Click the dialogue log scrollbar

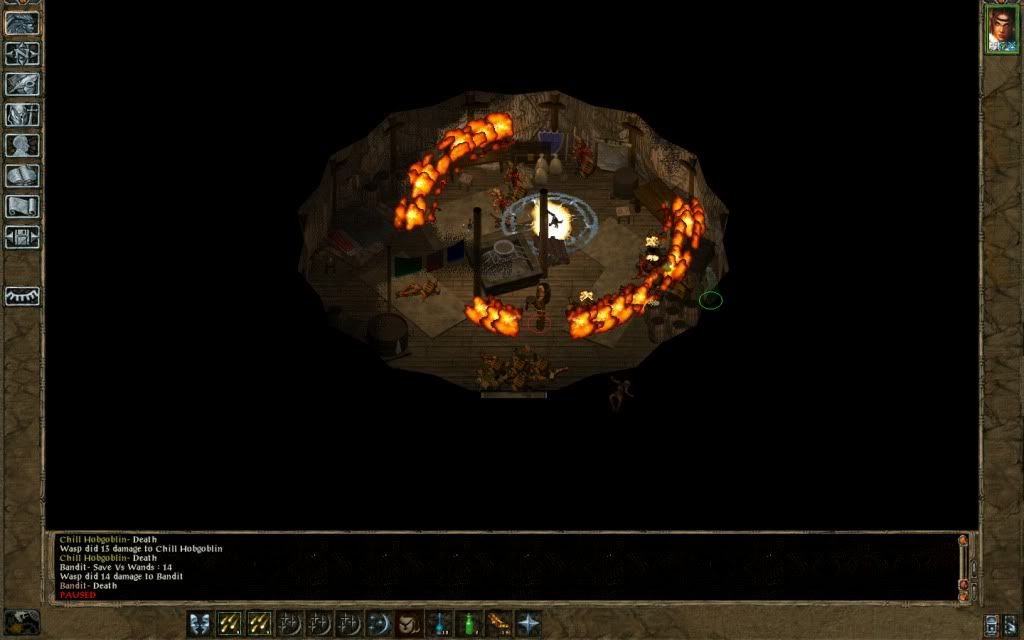(964, 565)
